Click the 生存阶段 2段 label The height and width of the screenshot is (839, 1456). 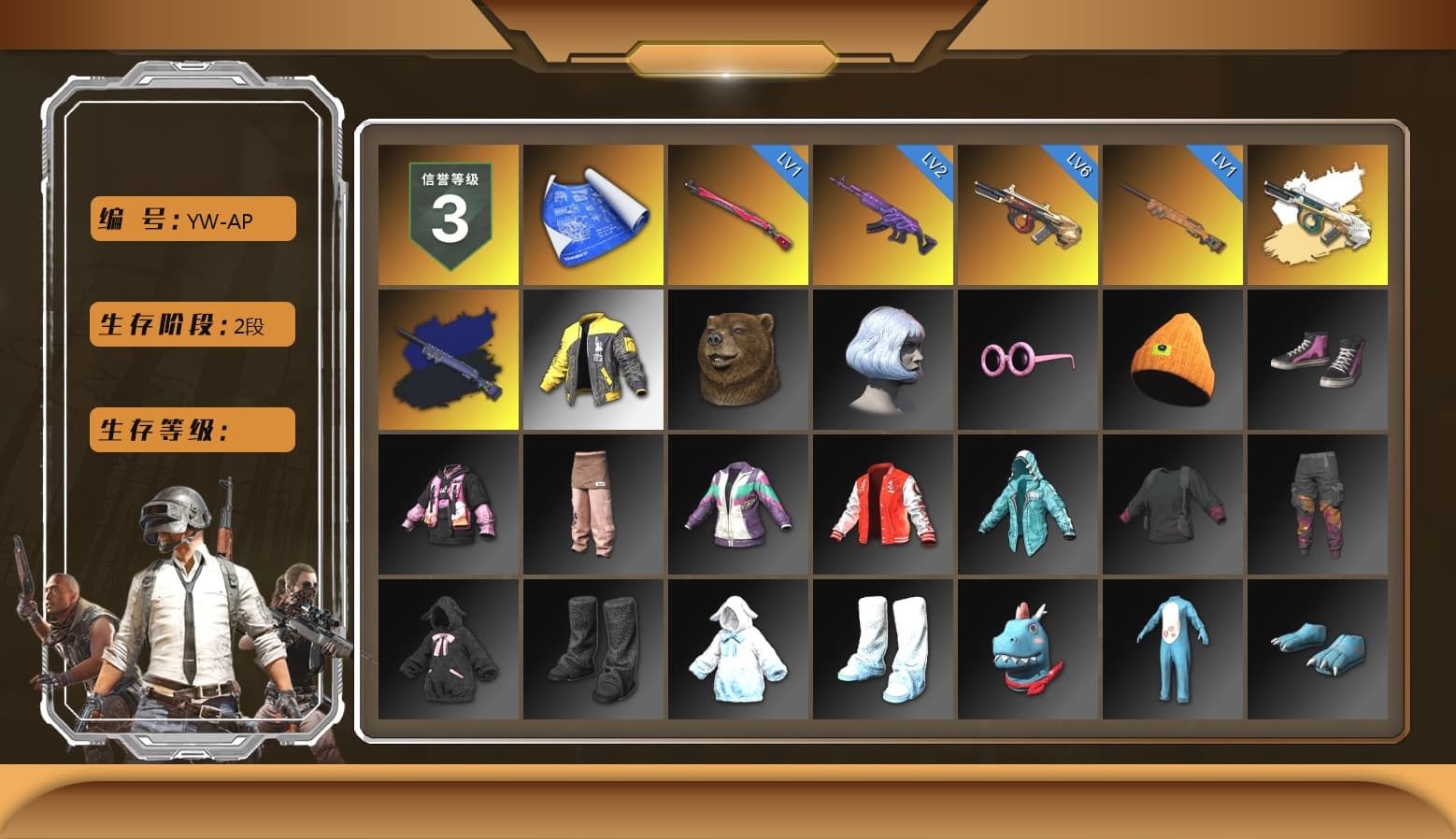click(192, 324)
